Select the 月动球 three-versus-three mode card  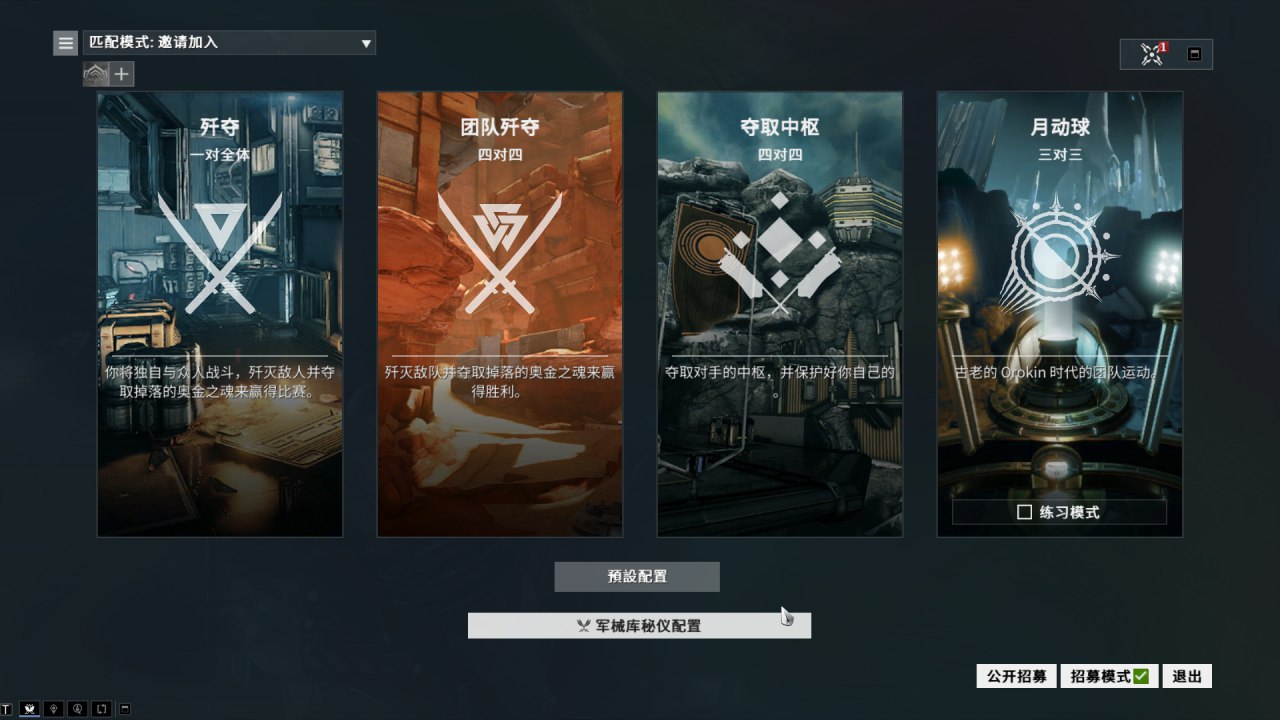tap(1060, 300)
